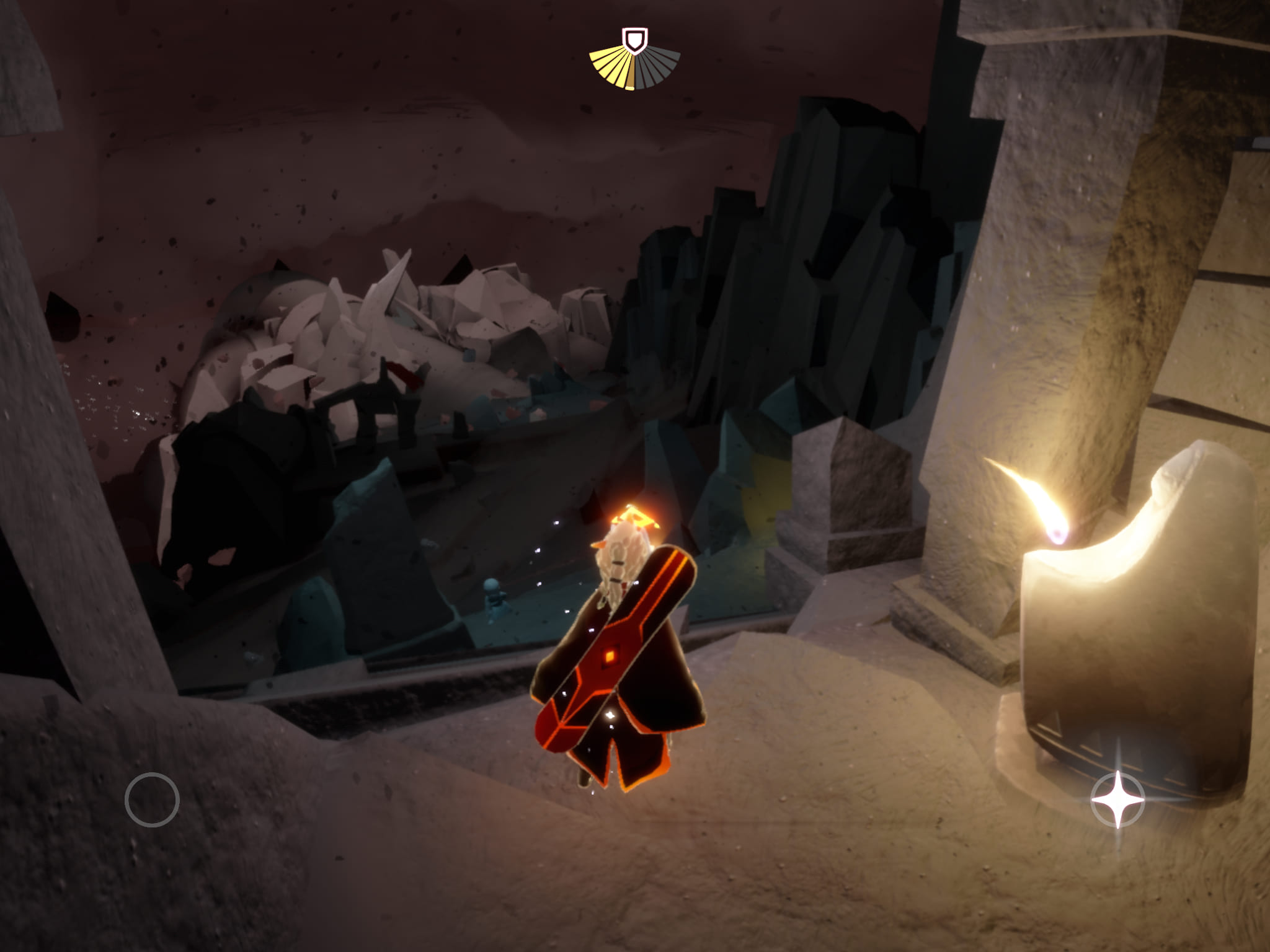1270x952 pixels.
Task: Tap the shield emblem above the cape energy fan
Action: coord(634,40)
